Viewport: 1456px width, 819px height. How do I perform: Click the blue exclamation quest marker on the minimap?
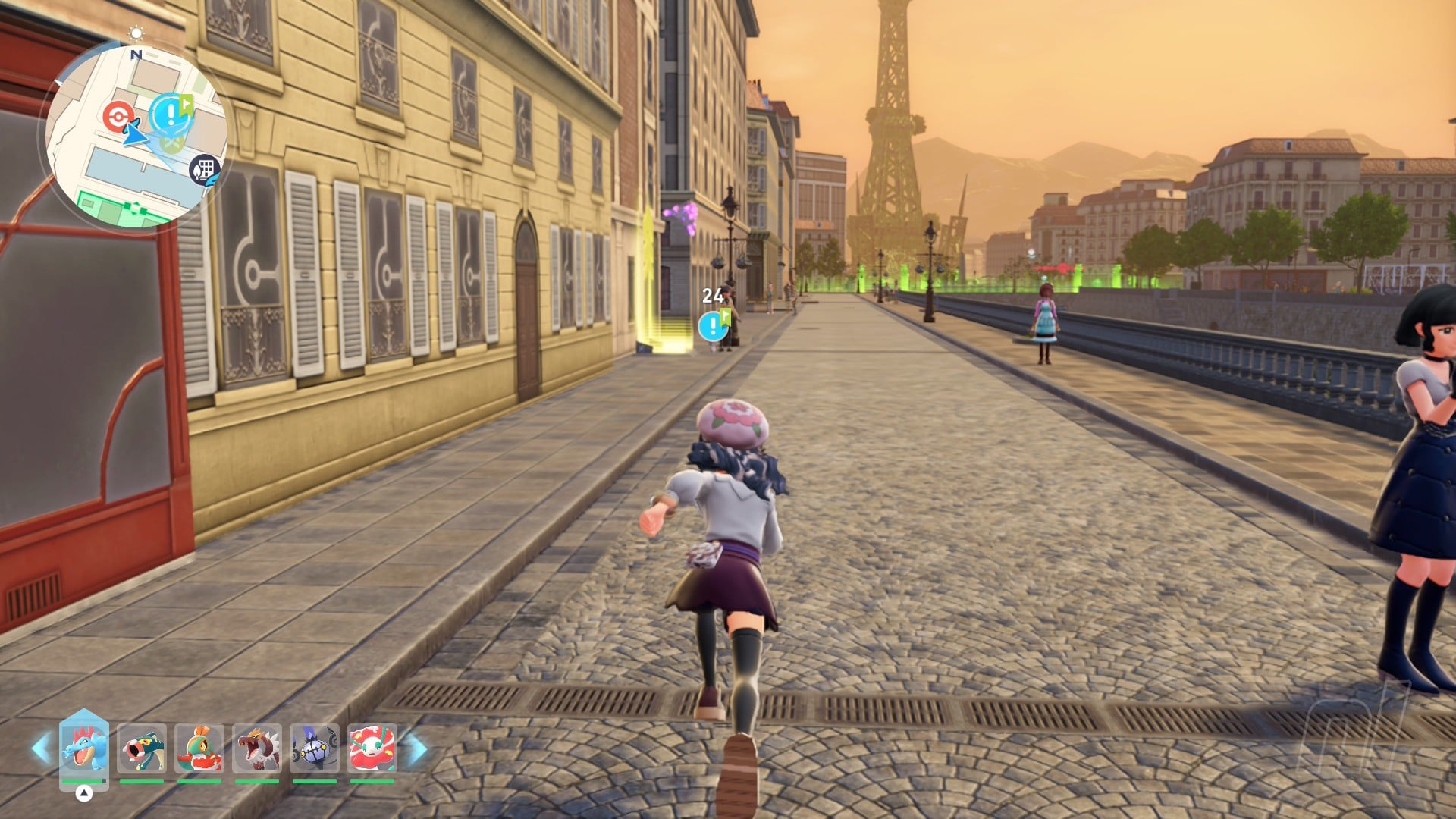tap(171, 114)
